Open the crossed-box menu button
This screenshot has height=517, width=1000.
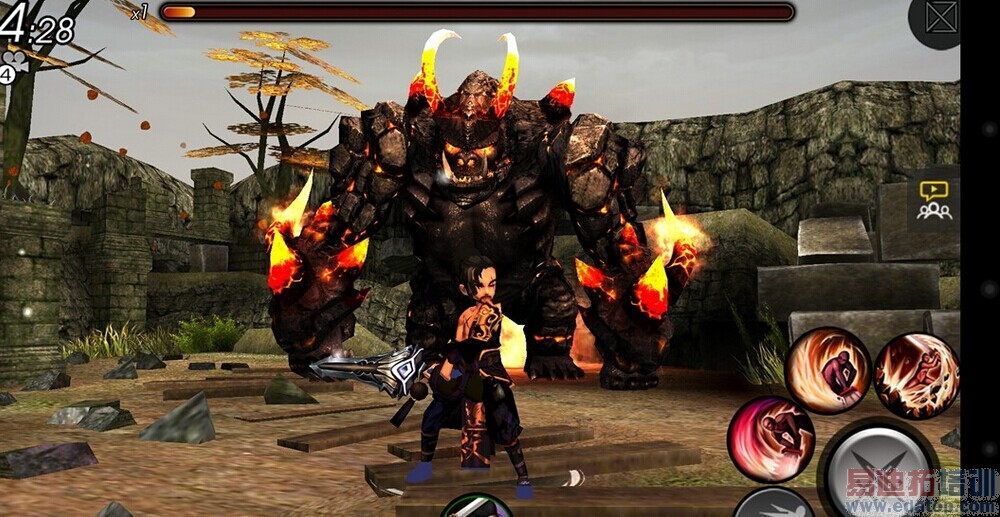pos(941,18)
